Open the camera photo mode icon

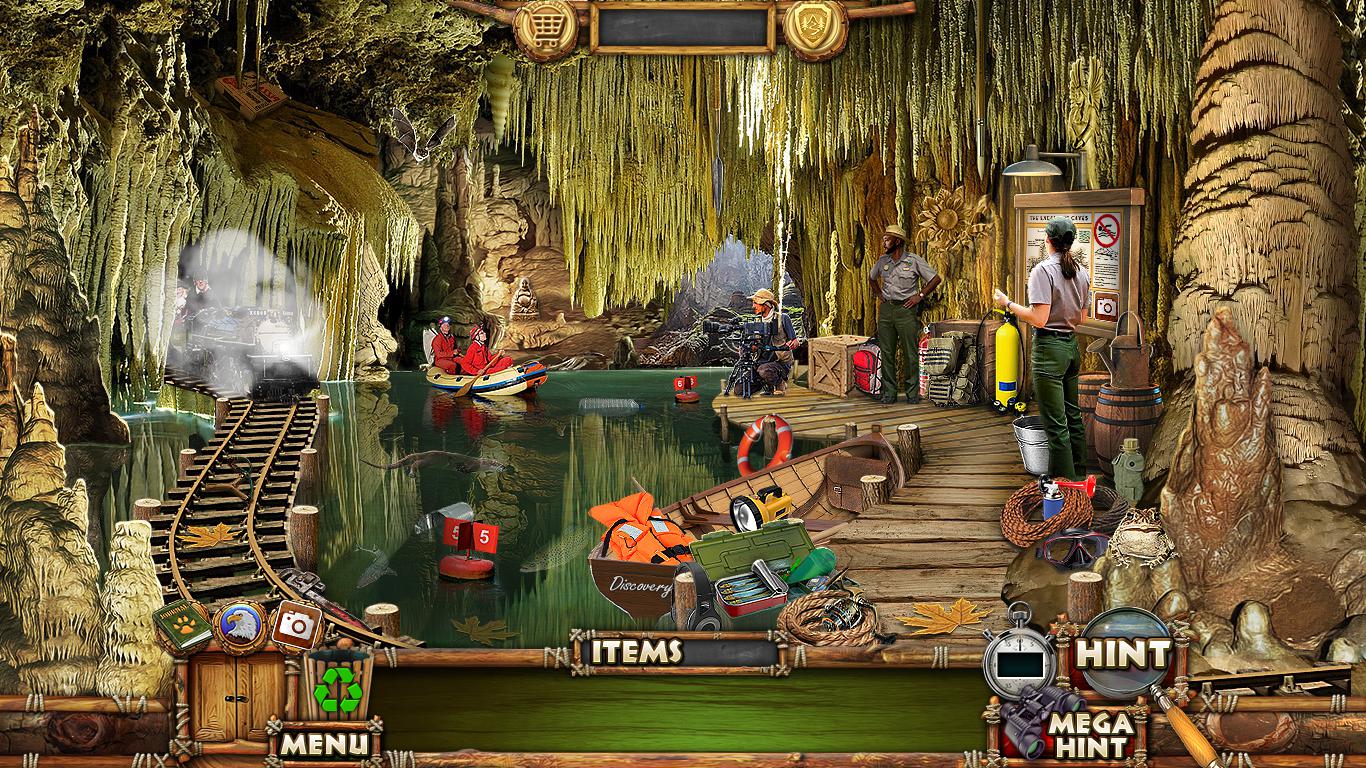(x=295, y=625)
